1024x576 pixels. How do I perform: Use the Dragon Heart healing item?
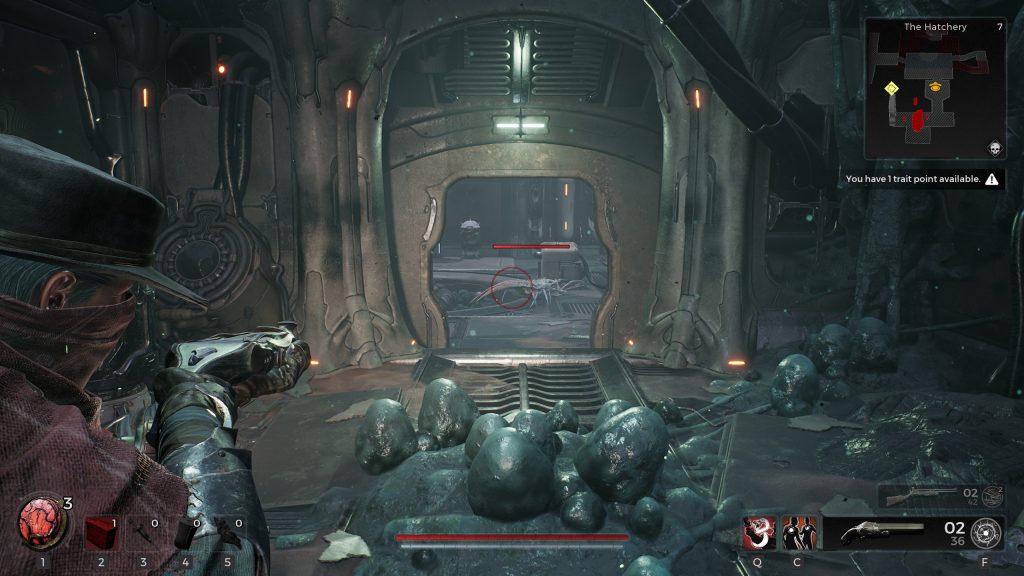41,525
